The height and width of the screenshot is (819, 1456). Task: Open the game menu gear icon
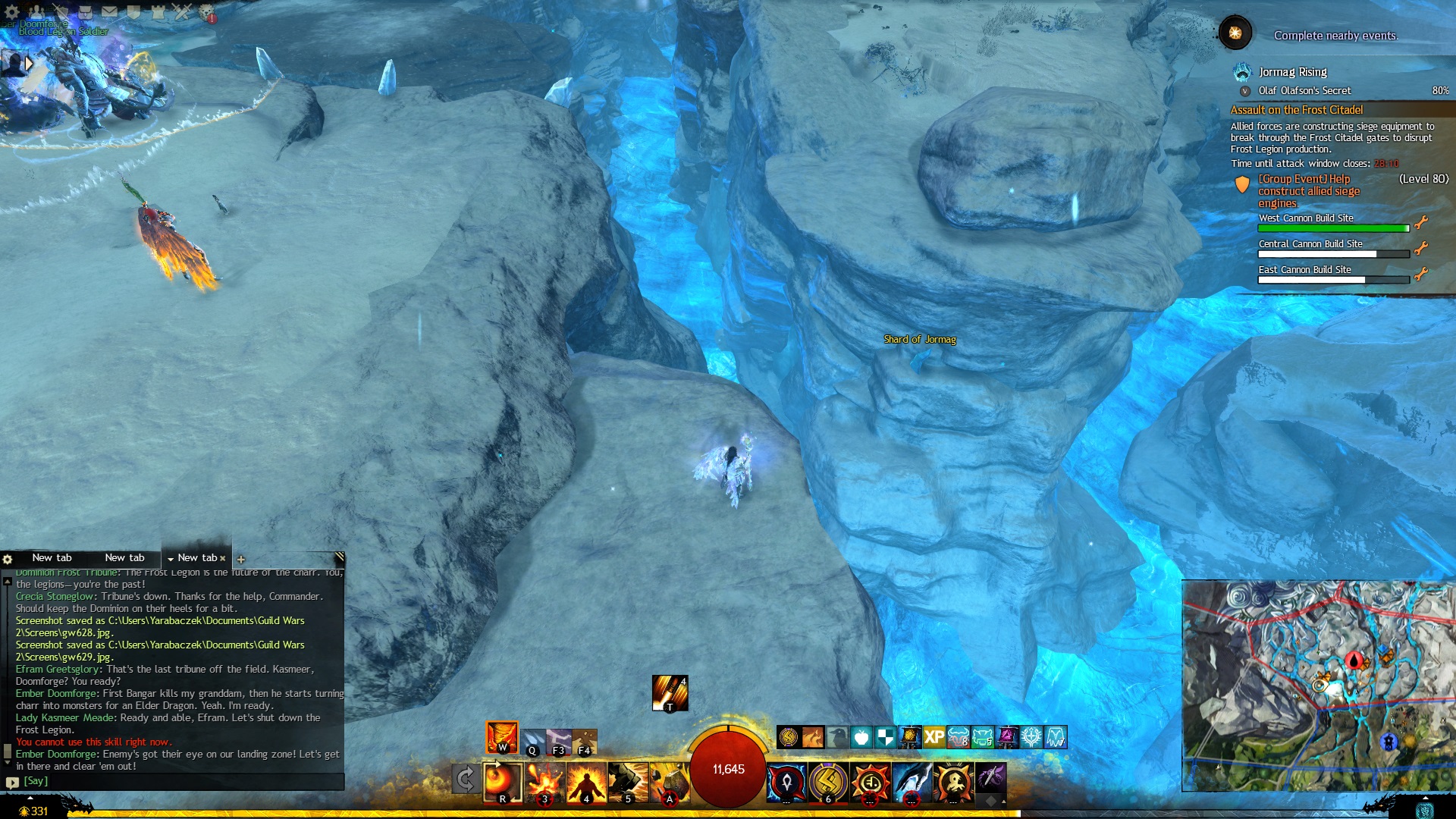(11, 11)
